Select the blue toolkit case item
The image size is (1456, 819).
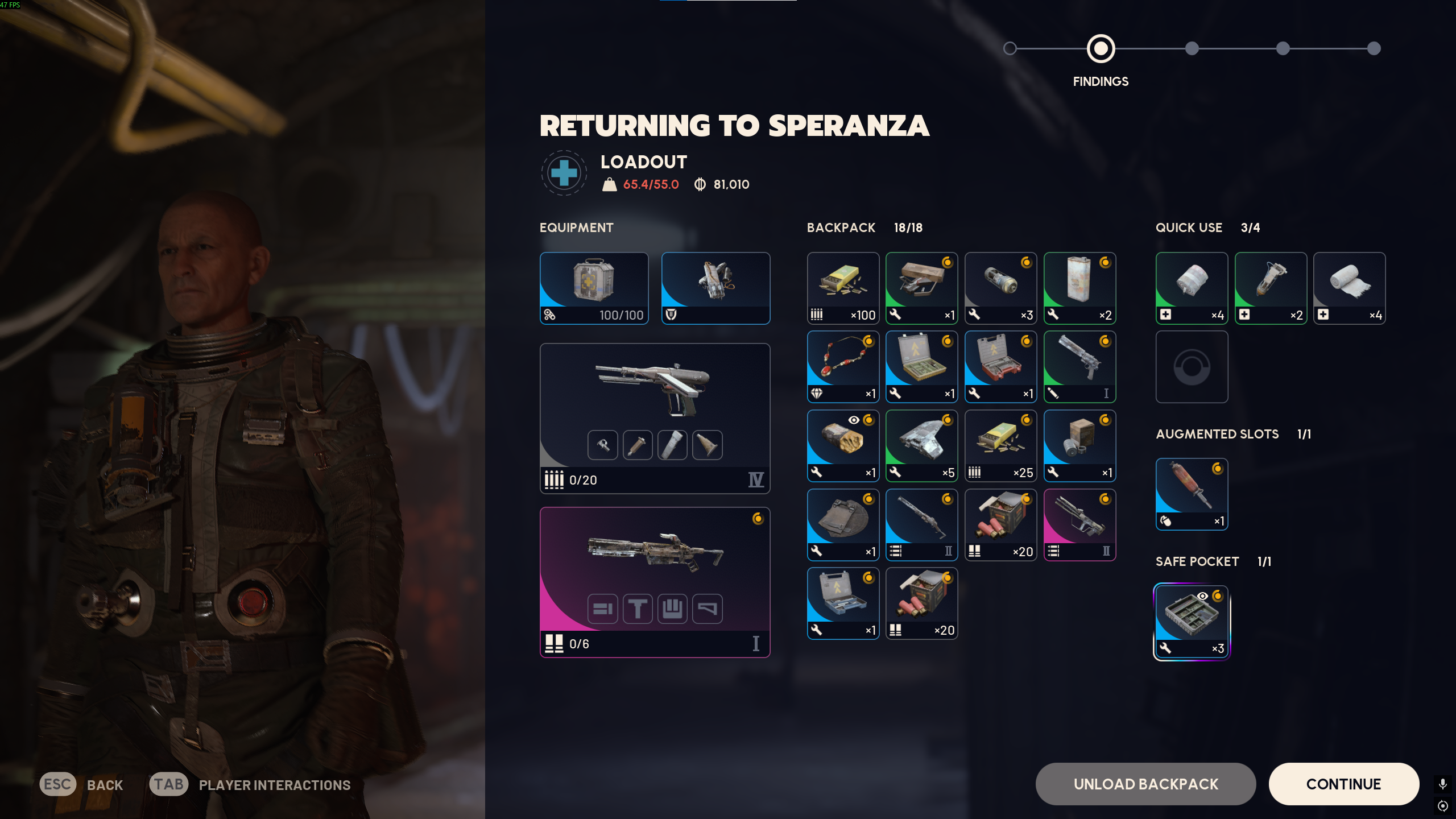[x=843, y=603]
